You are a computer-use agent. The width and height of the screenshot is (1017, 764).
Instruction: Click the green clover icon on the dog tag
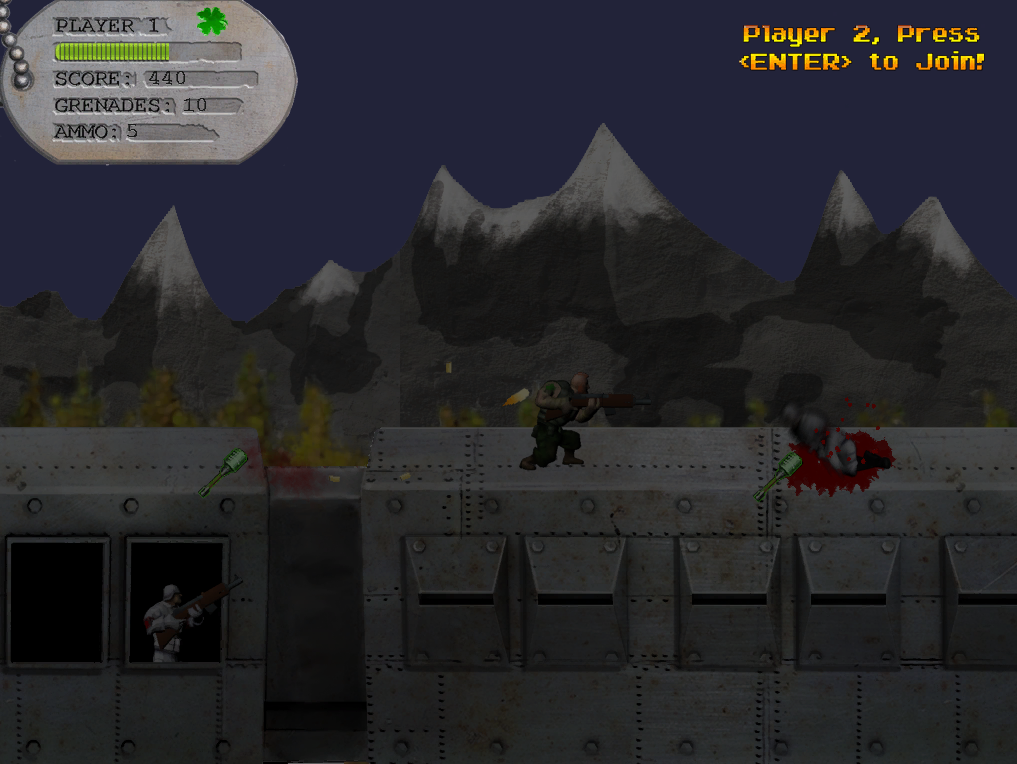[x=211, y=21]
